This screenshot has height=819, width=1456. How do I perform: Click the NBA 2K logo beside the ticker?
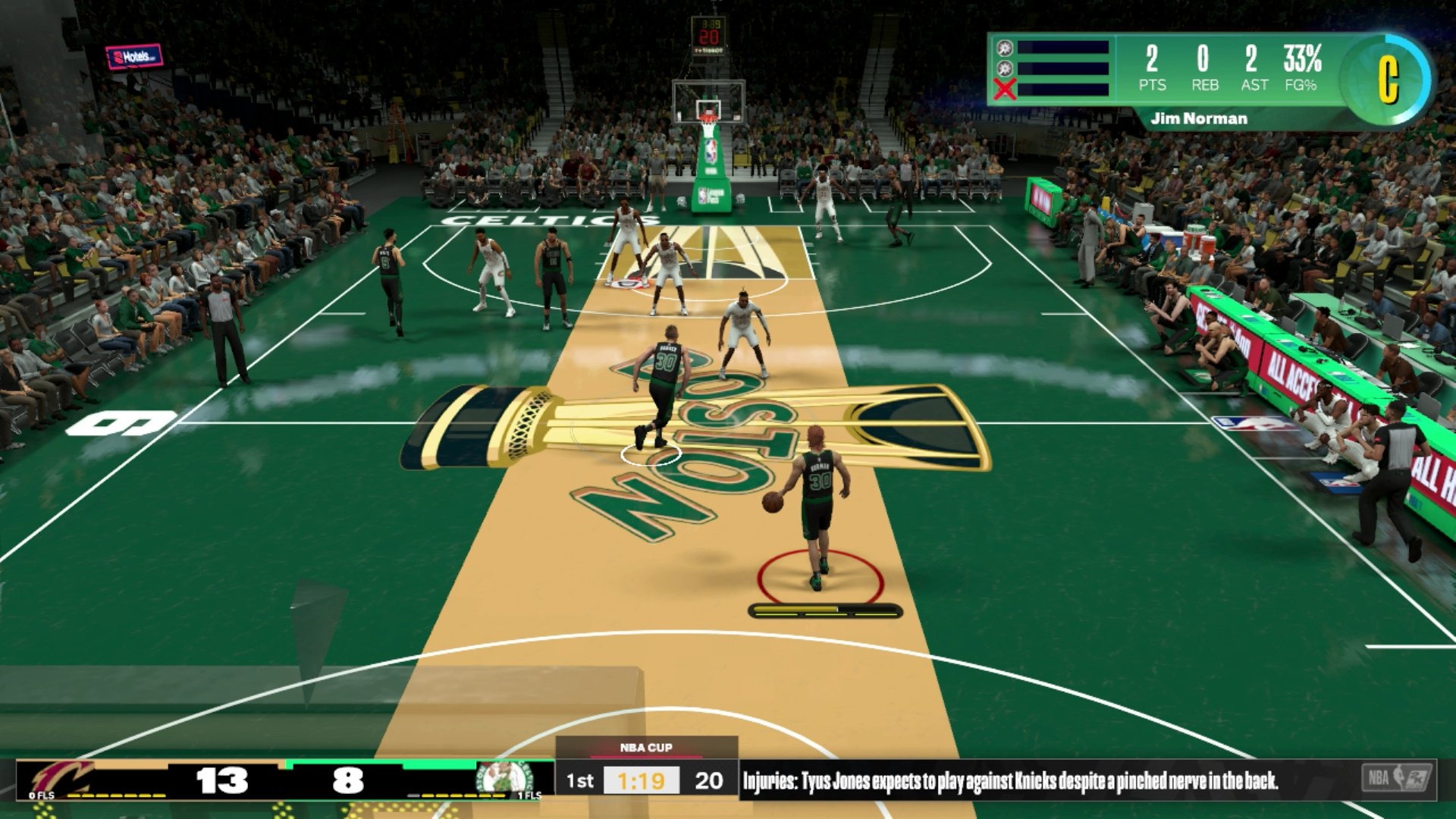[1396, 779]
